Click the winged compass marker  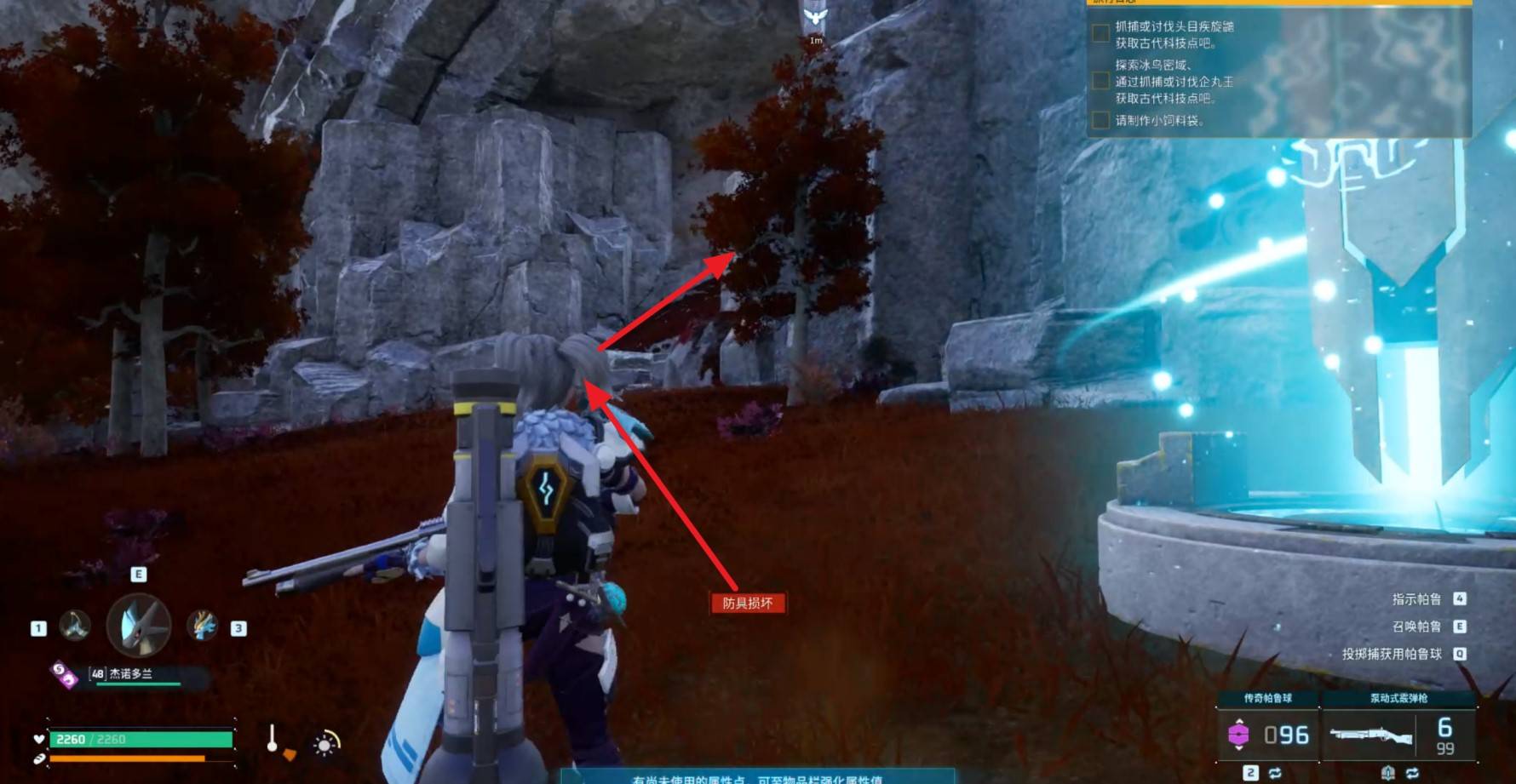pyautogui.click(x=815, y=17)
